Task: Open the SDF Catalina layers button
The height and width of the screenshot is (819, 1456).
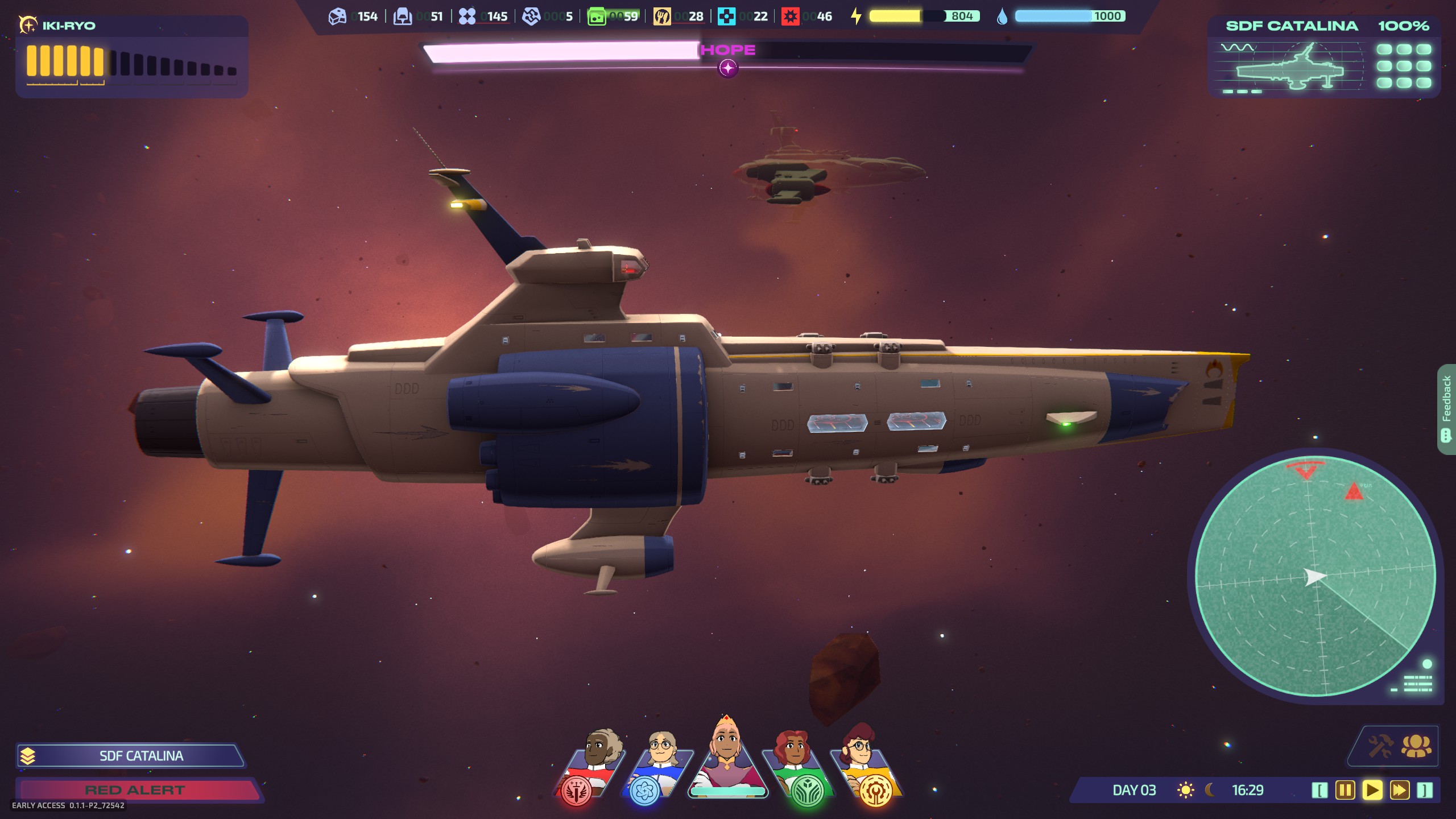Action: (27, 756)
